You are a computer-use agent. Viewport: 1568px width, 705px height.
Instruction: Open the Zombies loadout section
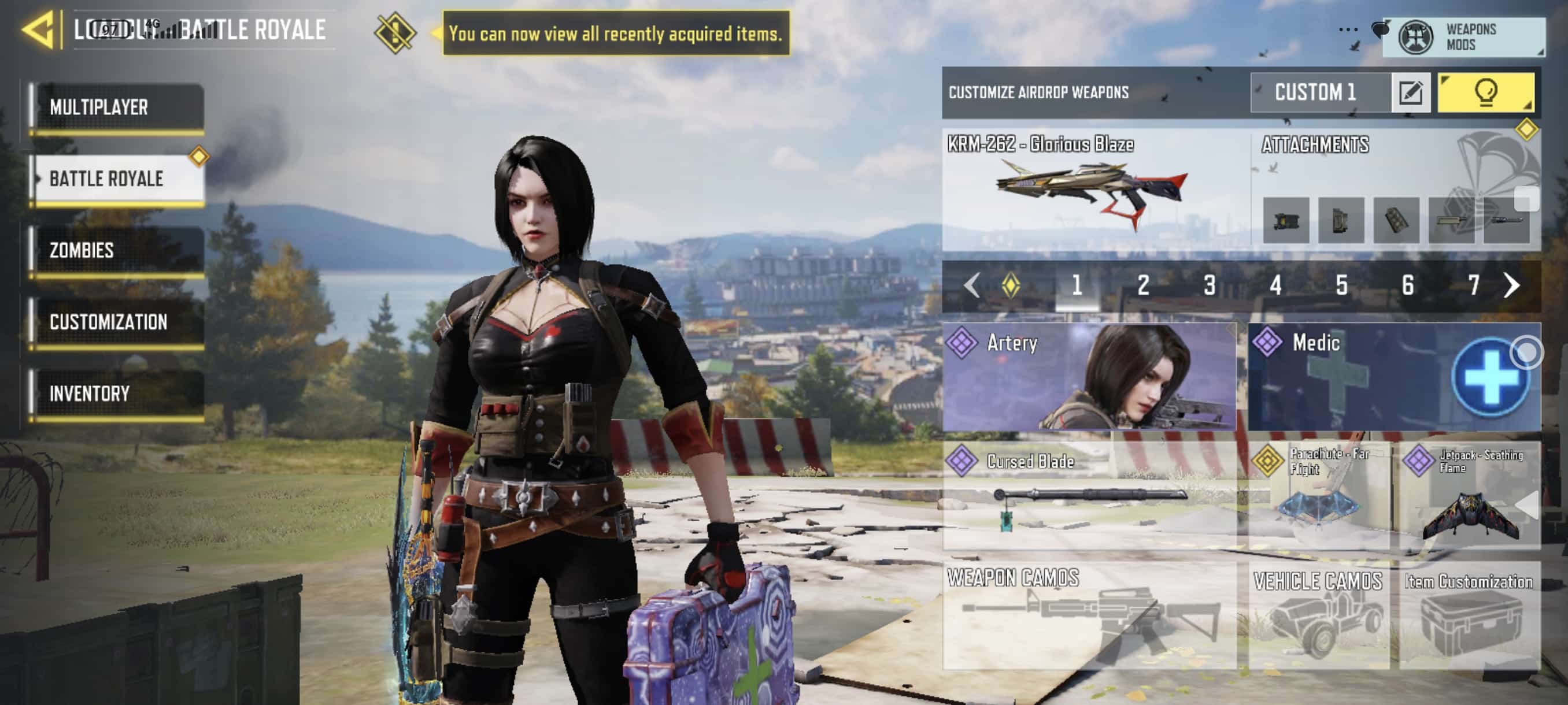click(117, 250)
